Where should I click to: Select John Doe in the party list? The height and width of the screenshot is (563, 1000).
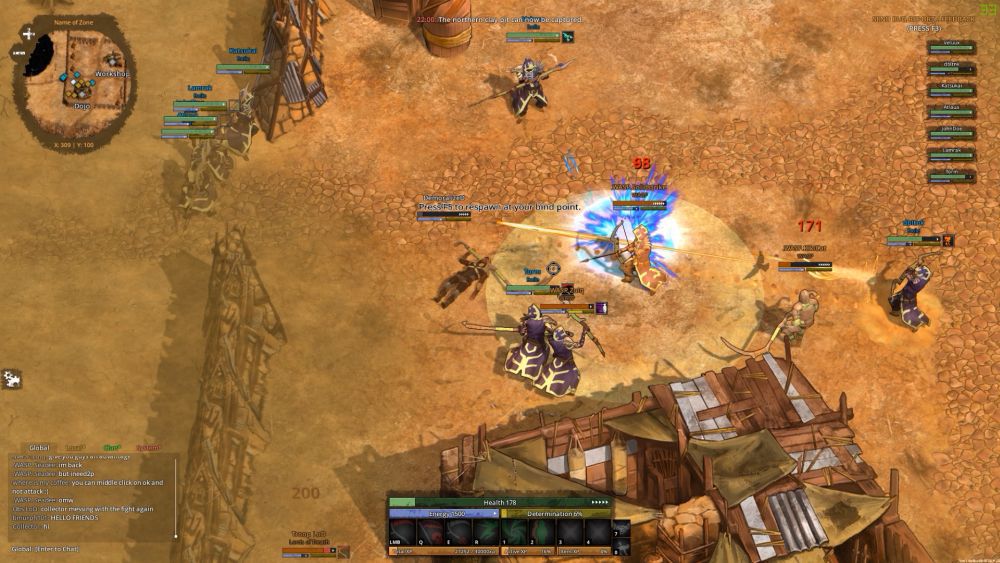click(951, 129)
